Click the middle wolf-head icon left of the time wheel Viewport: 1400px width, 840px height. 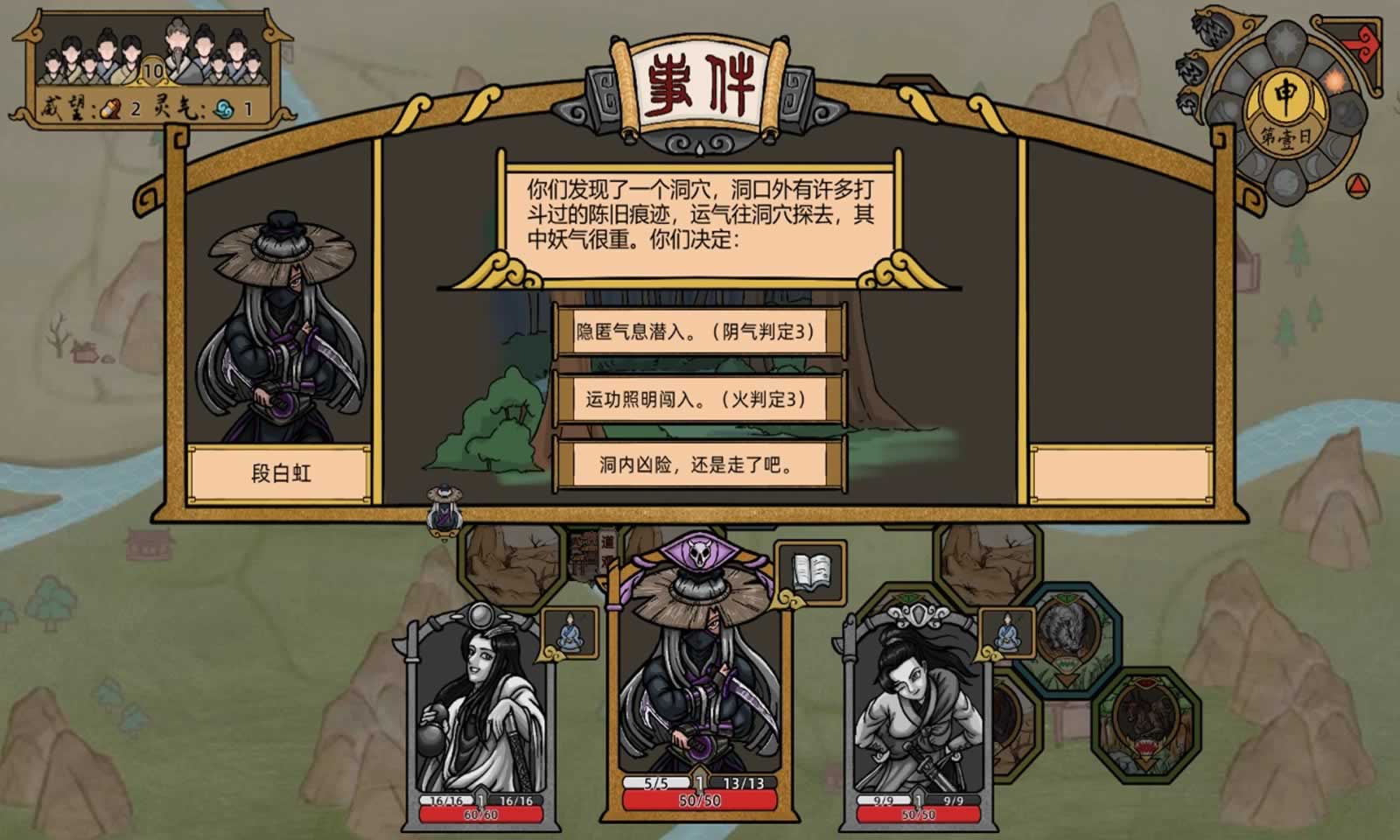coord(1192,68)
